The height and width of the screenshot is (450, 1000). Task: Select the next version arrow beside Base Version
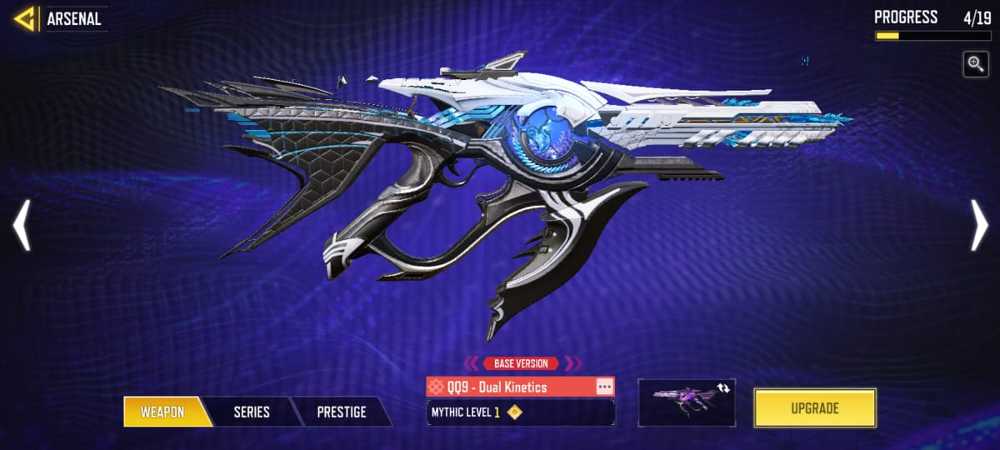tap(573, 364)
